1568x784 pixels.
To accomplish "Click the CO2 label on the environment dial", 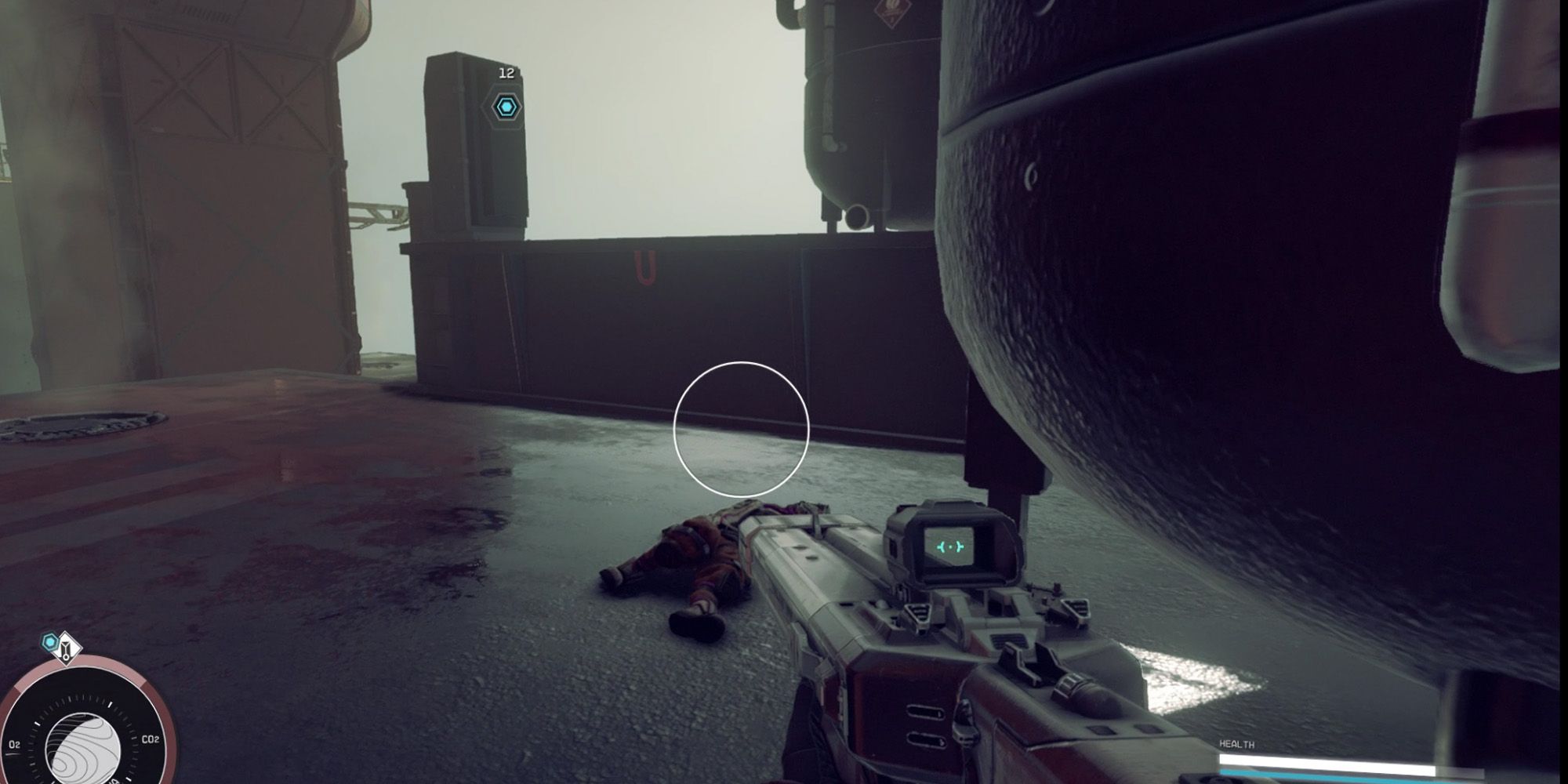I will pos(151,739).
